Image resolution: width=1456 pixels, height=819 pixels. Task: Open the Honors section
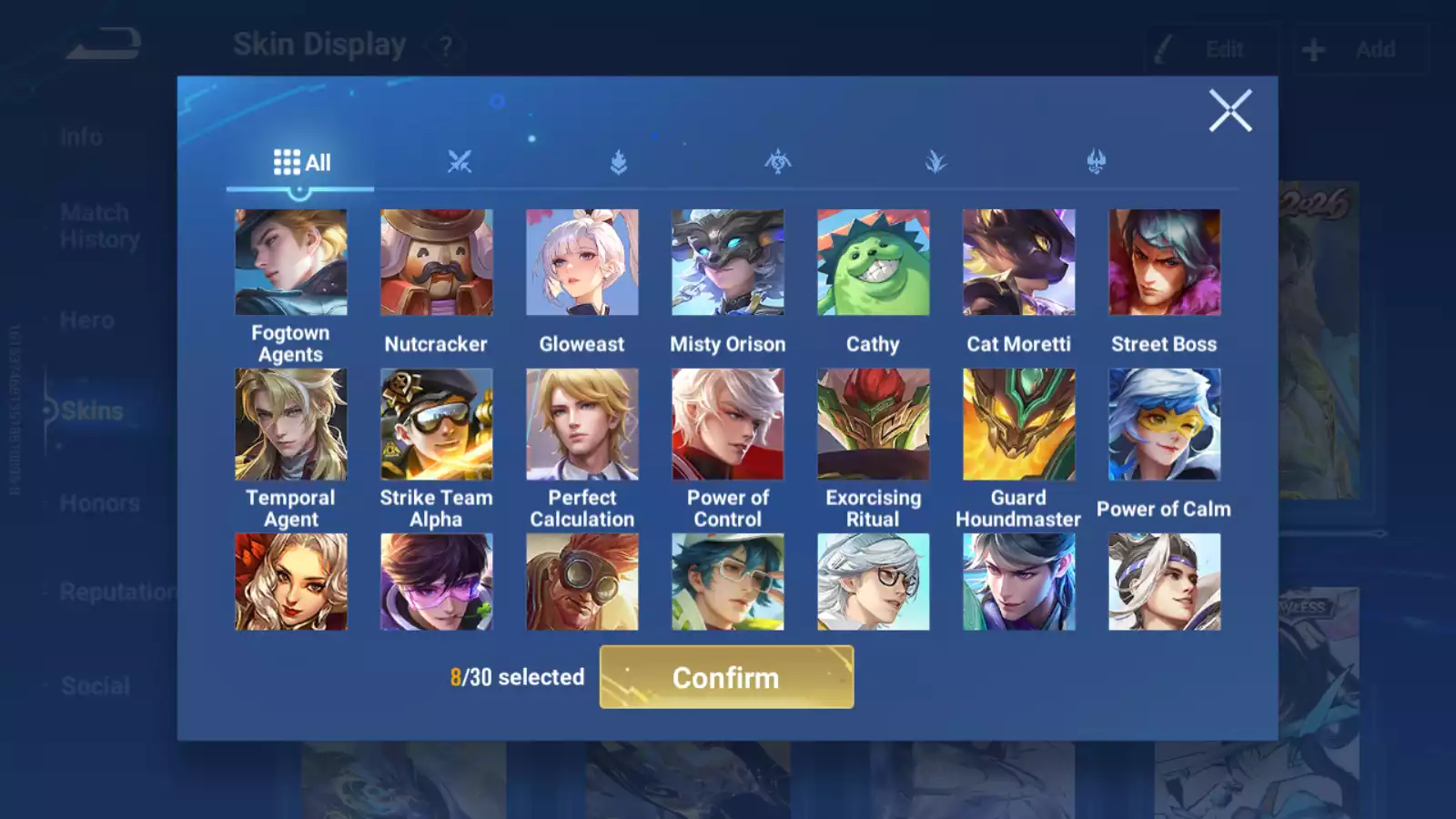[100, 502]
